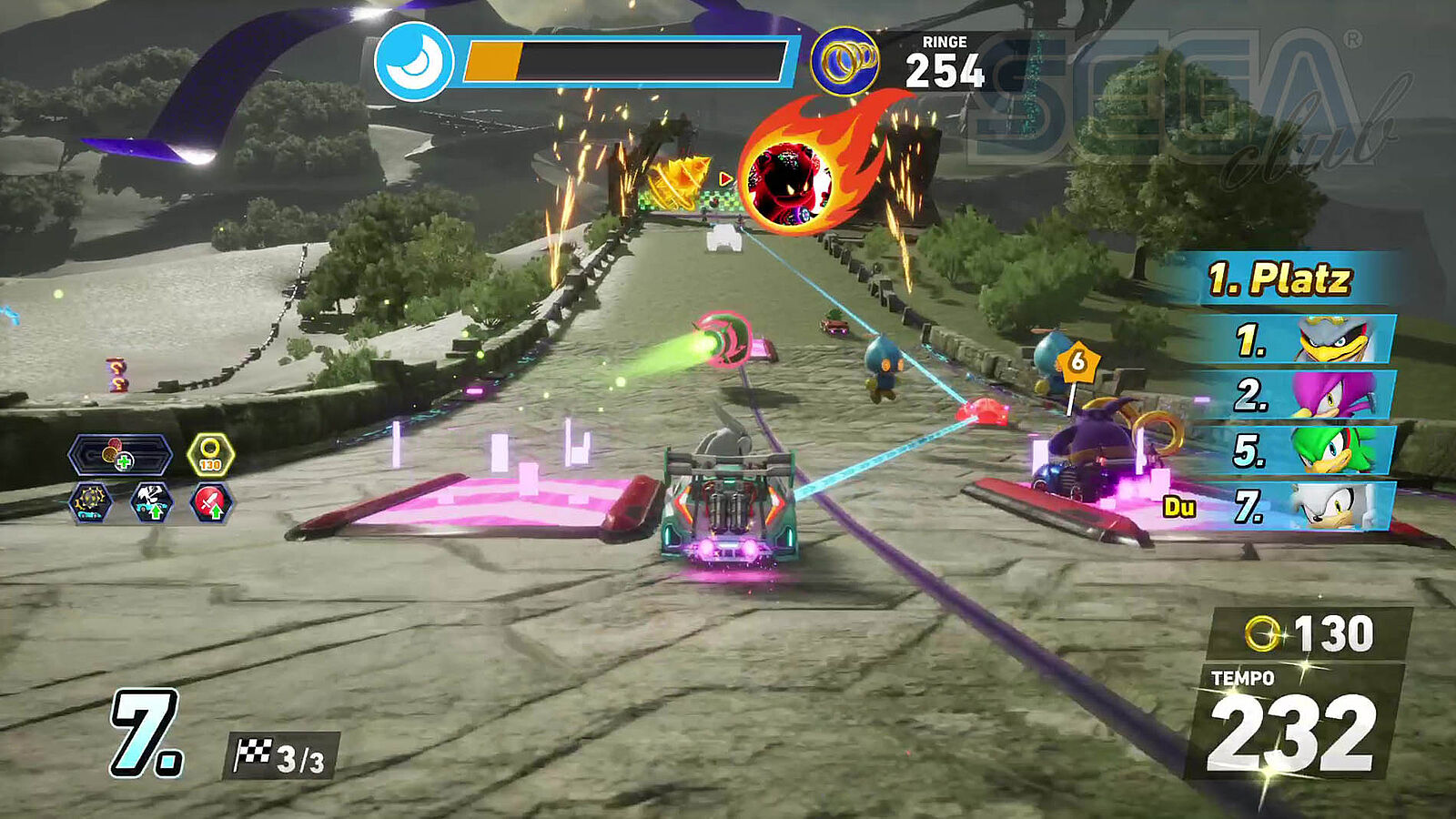Click the checkered flag lap indicator
1456x819 pixels.
click(x=280, y=757)
